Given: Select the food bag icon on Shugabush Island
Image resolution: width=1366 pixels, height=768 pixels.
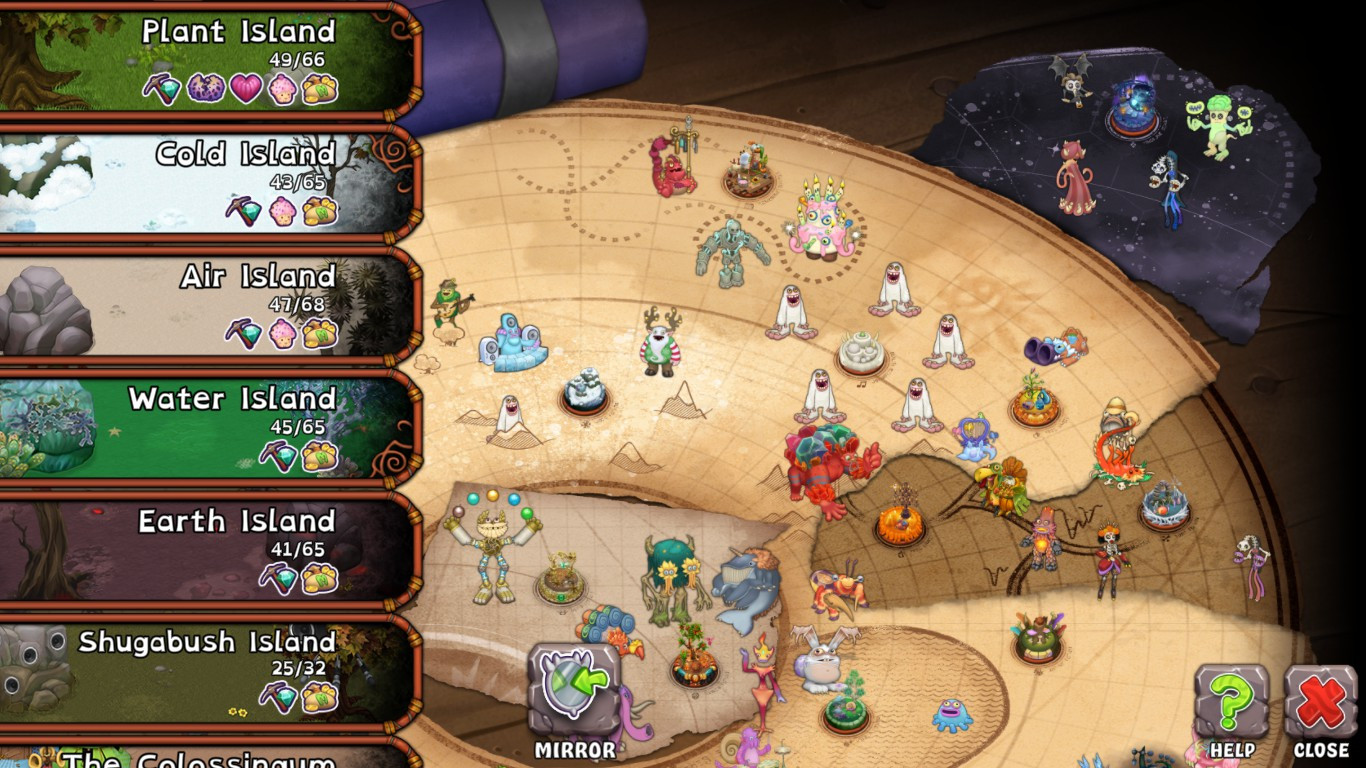Looking at the screenshot, I should [321, 699].
